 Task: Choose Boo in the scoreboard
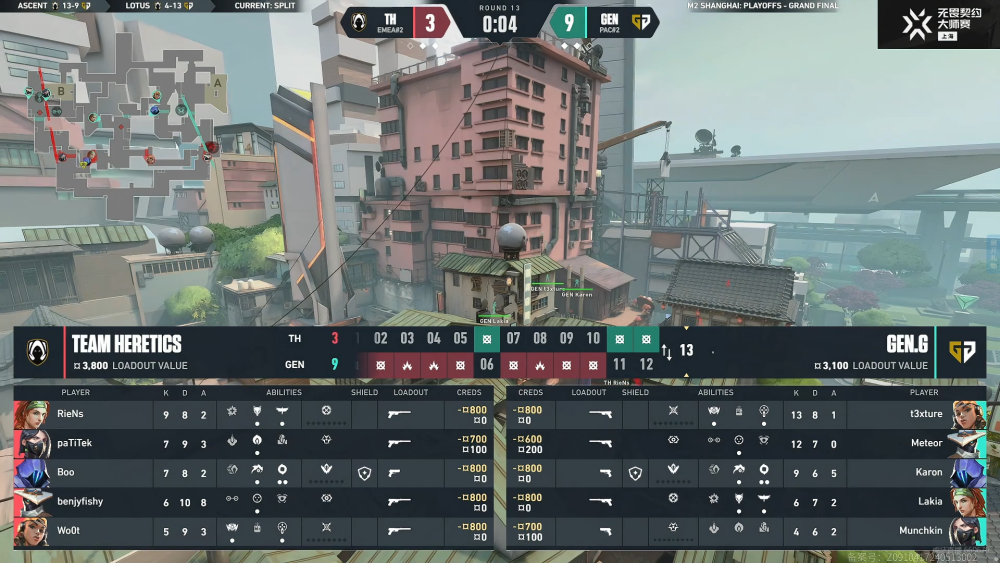[250, 472]
